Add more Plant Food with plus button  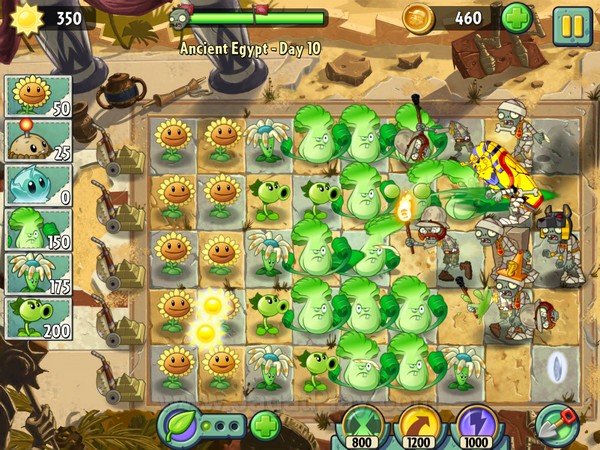[x=264, y=426]
